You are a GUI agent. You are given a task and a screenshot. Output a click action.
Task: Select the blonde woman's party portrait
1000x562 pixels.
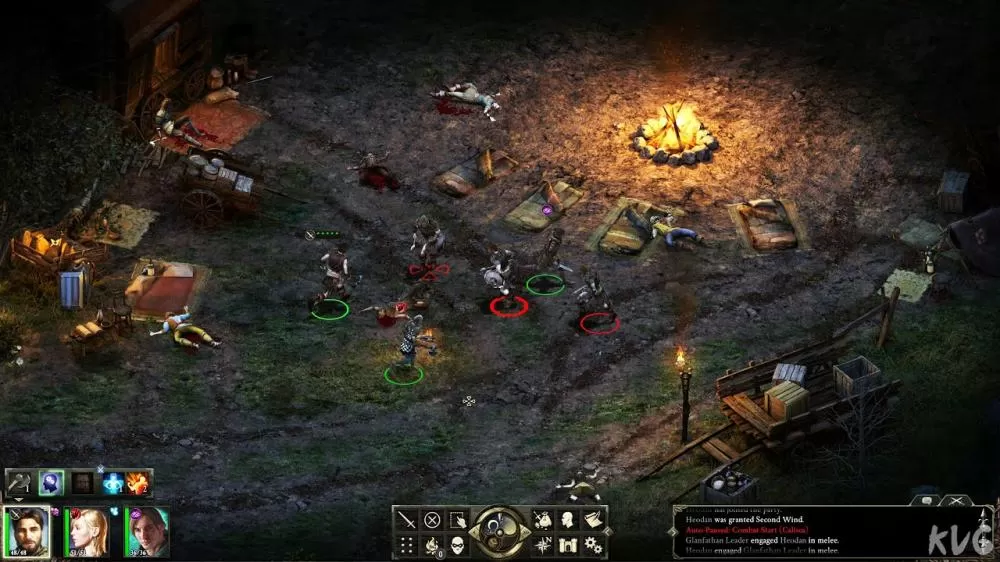click(x=87, y=531)
